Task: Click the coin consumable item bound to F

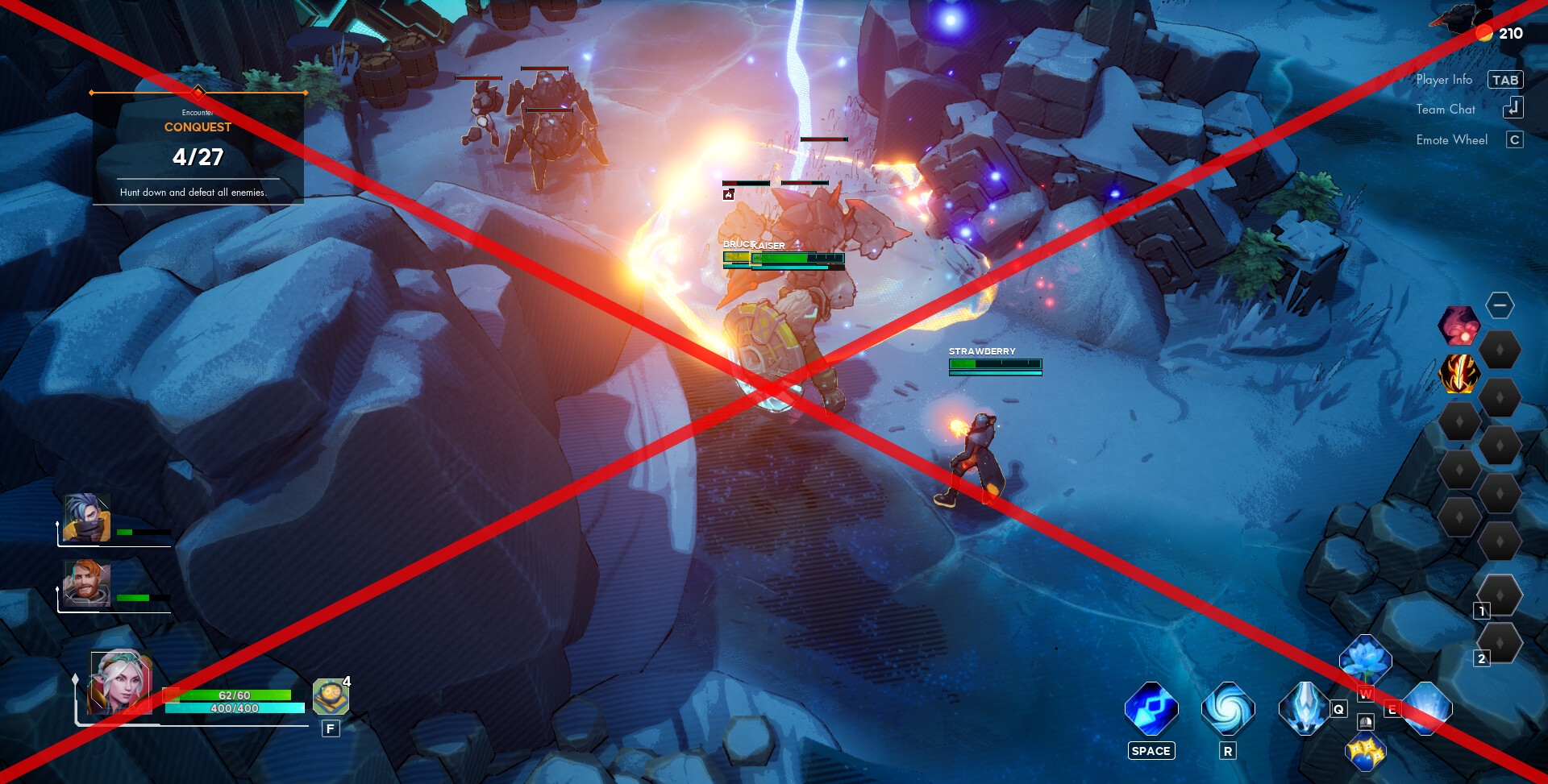Action: [x=331, y=696]
